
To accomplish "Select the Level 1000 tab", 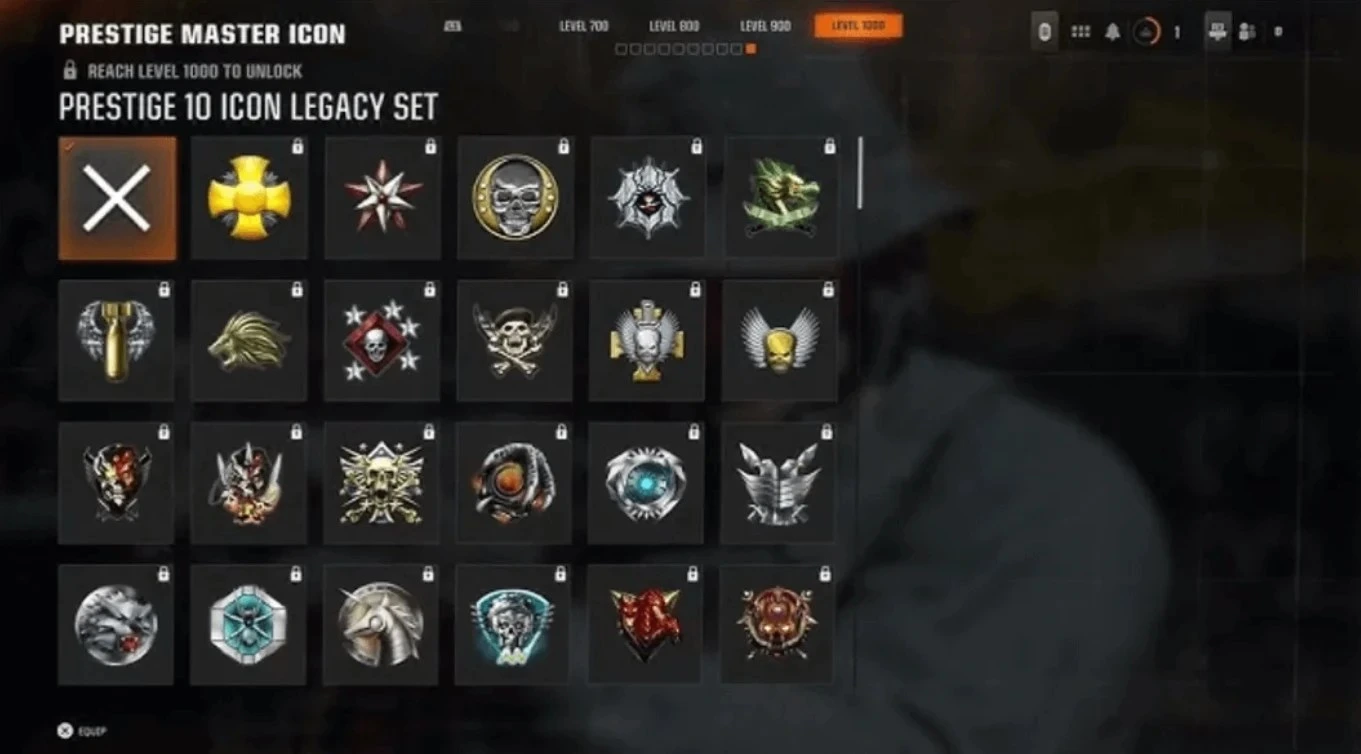I will coord(858,26).
